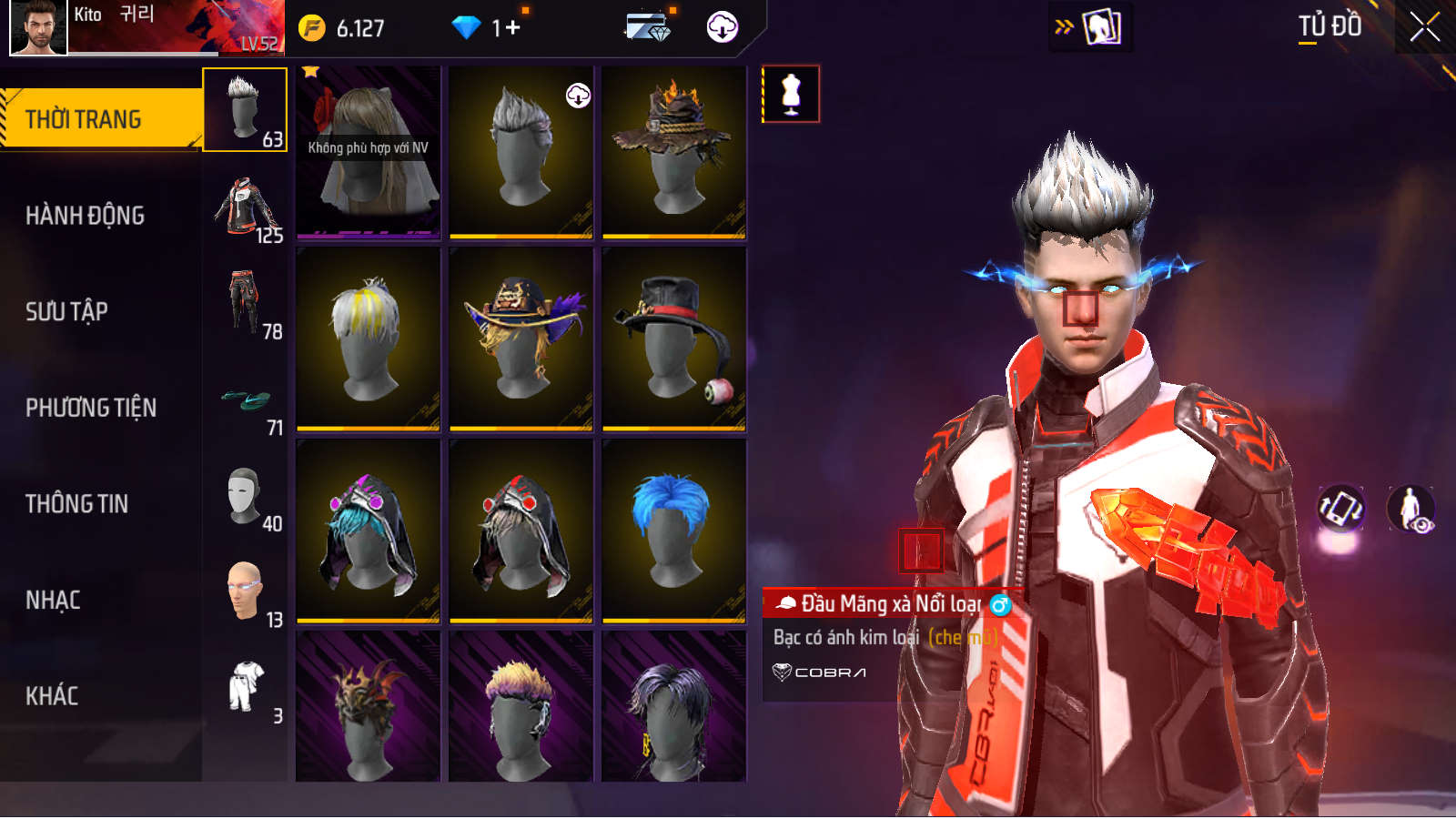Open the card collection shortcut with arrows
Screen dimensions: 1456x819
pos(1090,27)
